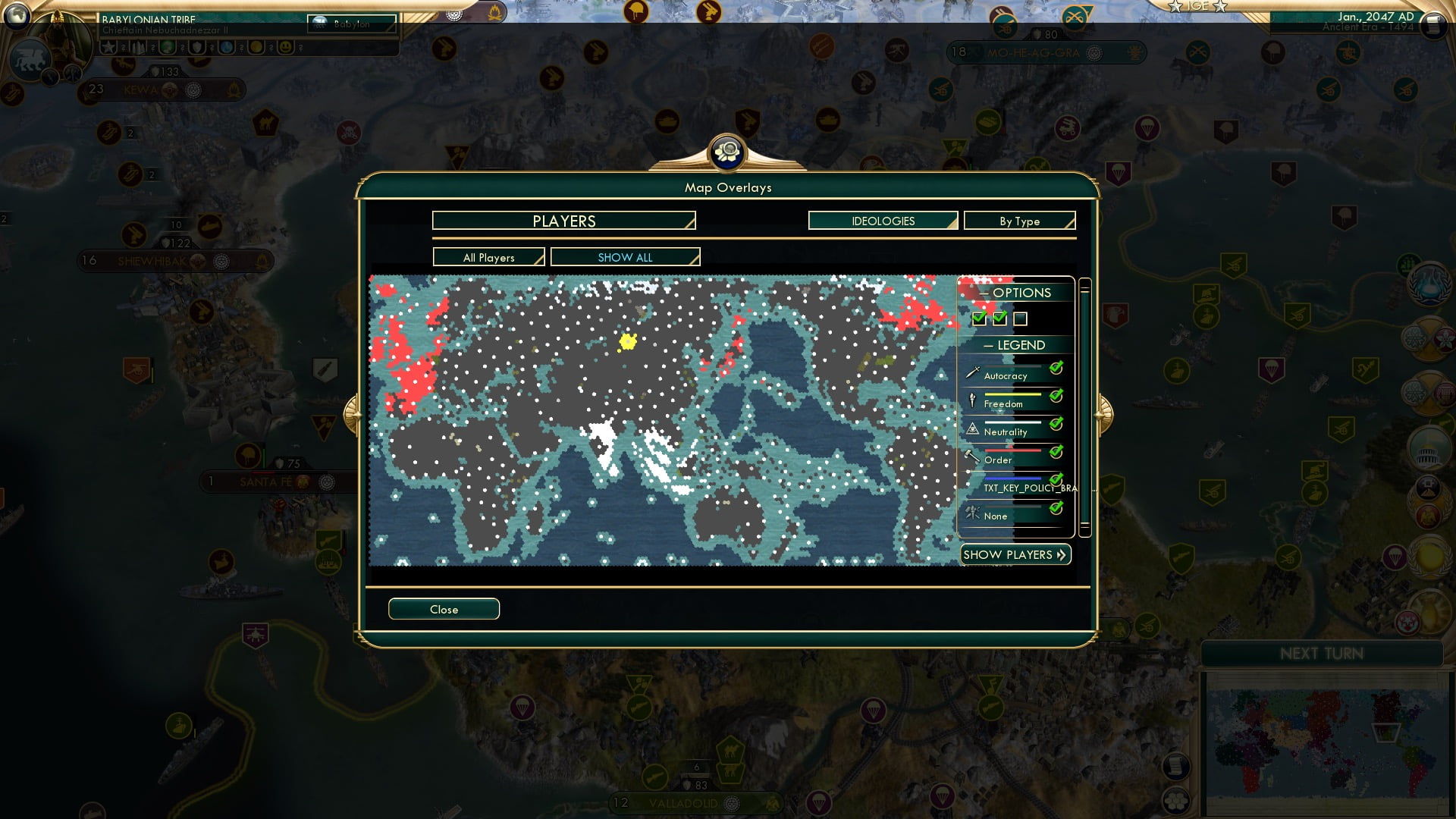The image size is (1456, 819).
Task: Open the IDEOLOGIES dropdown
Action: 882,221
